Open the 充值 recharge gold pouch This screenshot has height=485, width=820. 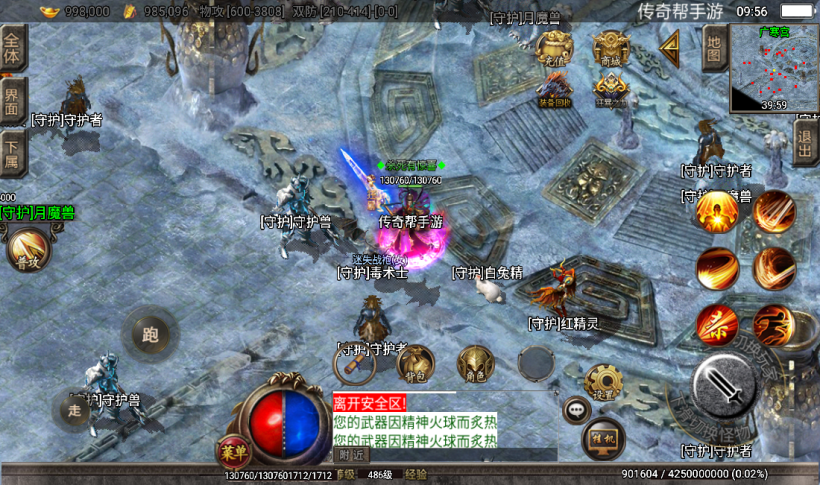tap(555, 48)
